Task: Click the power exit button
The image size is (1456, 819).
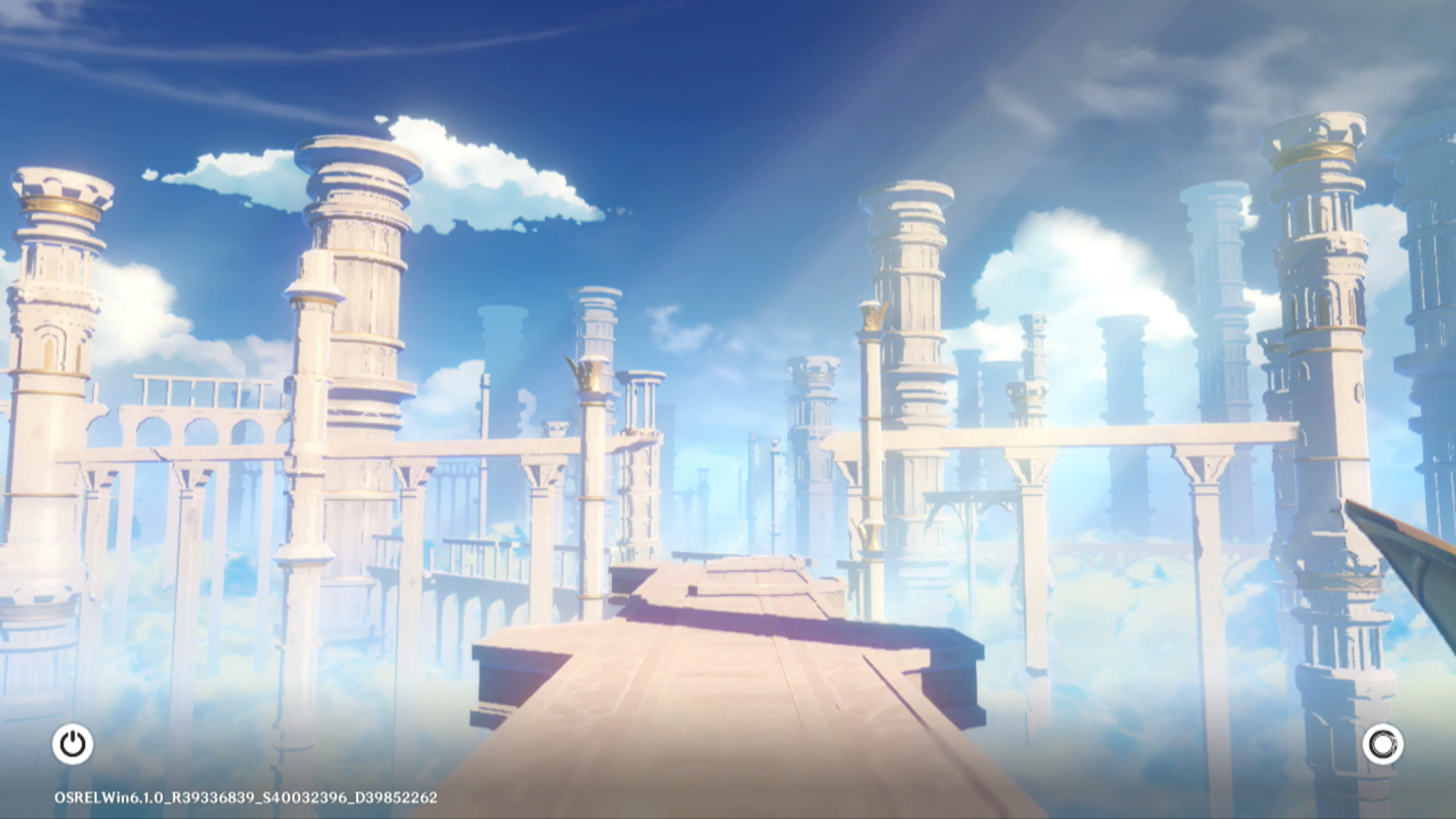Action: click(73, 744)
